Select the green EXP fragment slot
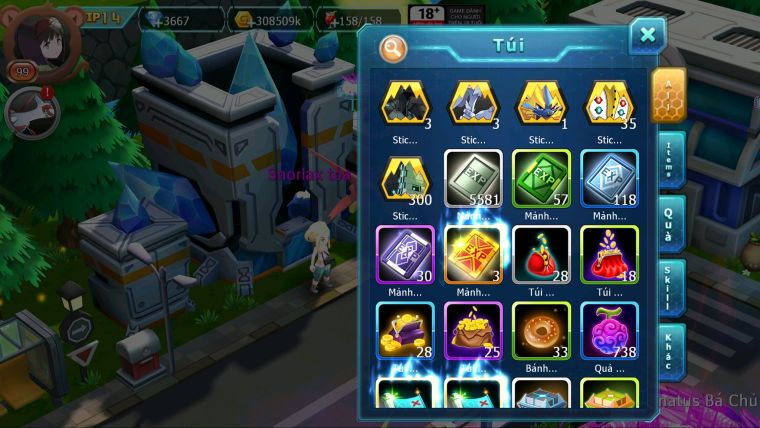Viewport: 760px width, 428px height. click(541, 178)
